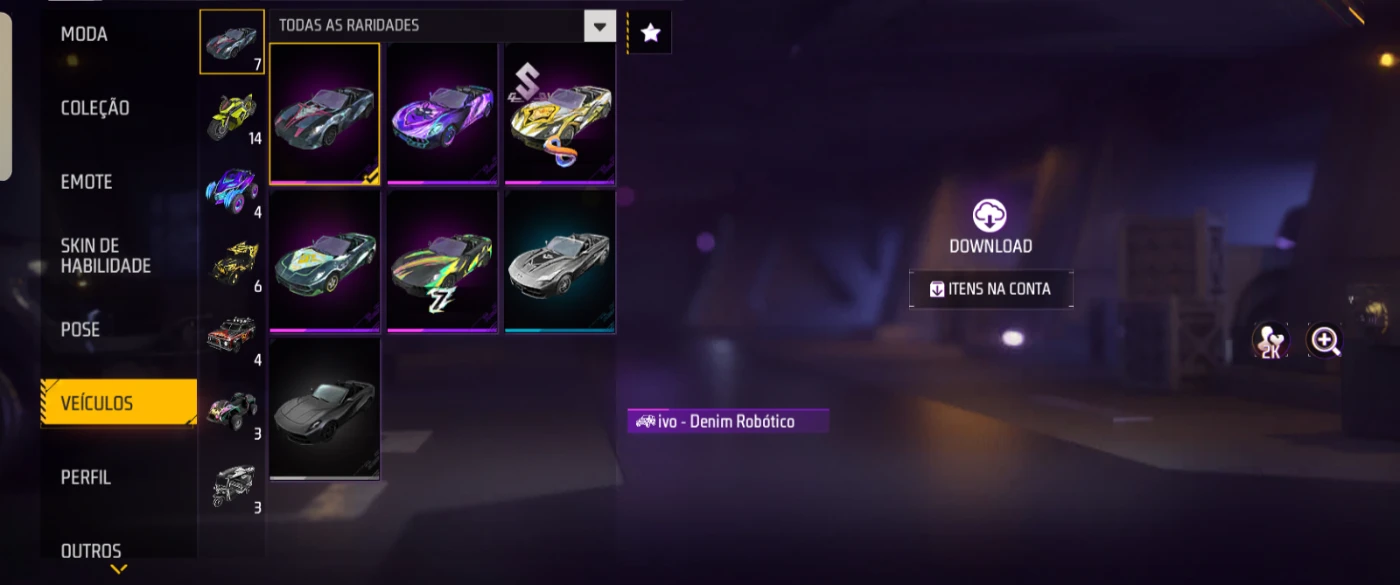Click the Itens na Conta button
The width and height of the screenshot is (1400, 585).
[x=990, y=289]
